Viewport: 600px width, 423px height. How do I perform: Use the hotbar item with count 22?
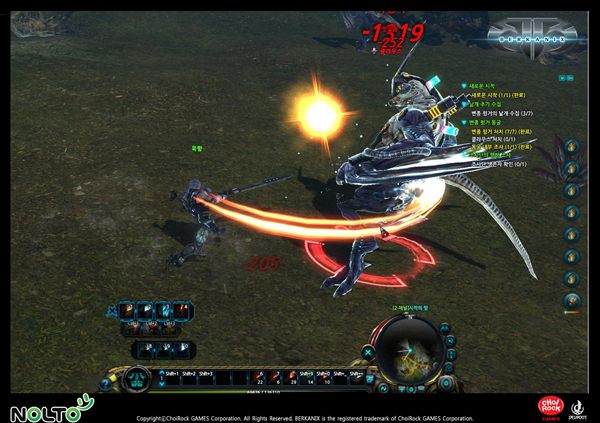pyautogui.click(x=262, y=378)
